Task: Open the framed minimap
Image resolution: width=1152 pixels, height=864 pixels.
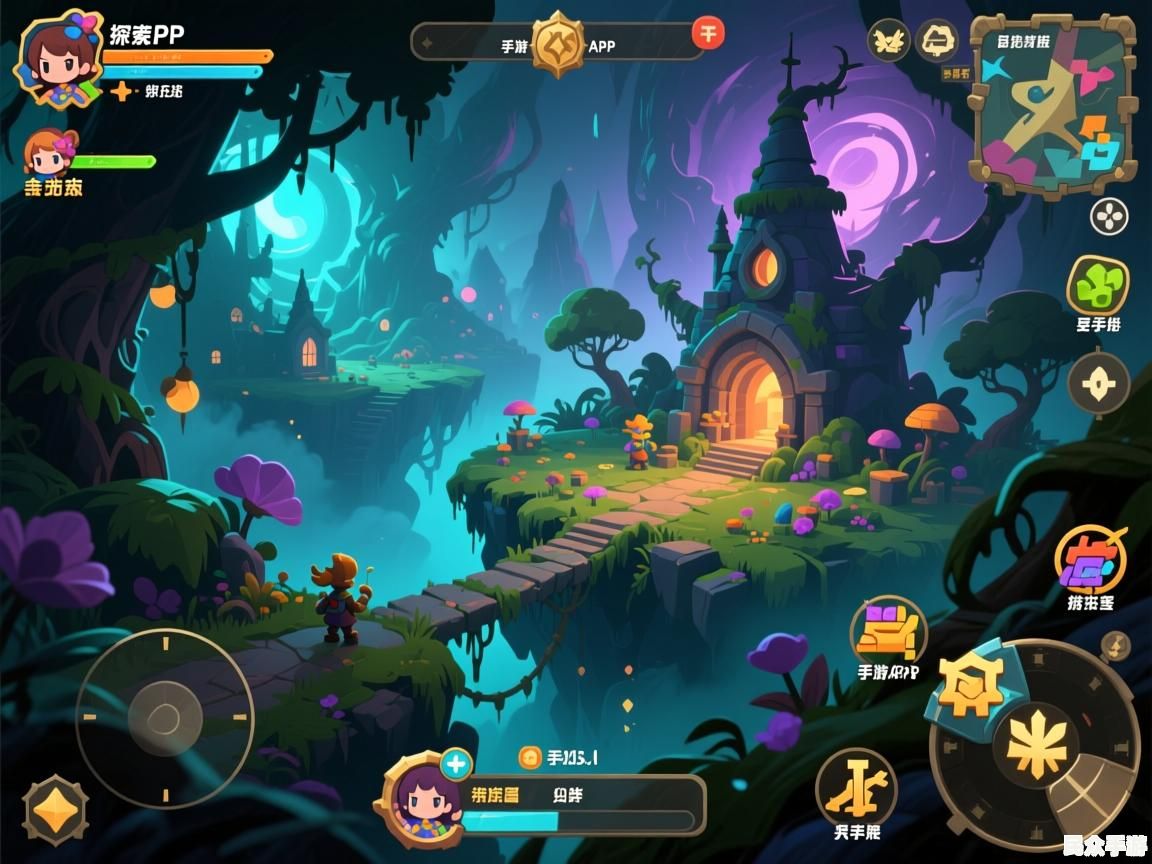Action: coord(1052,103)
